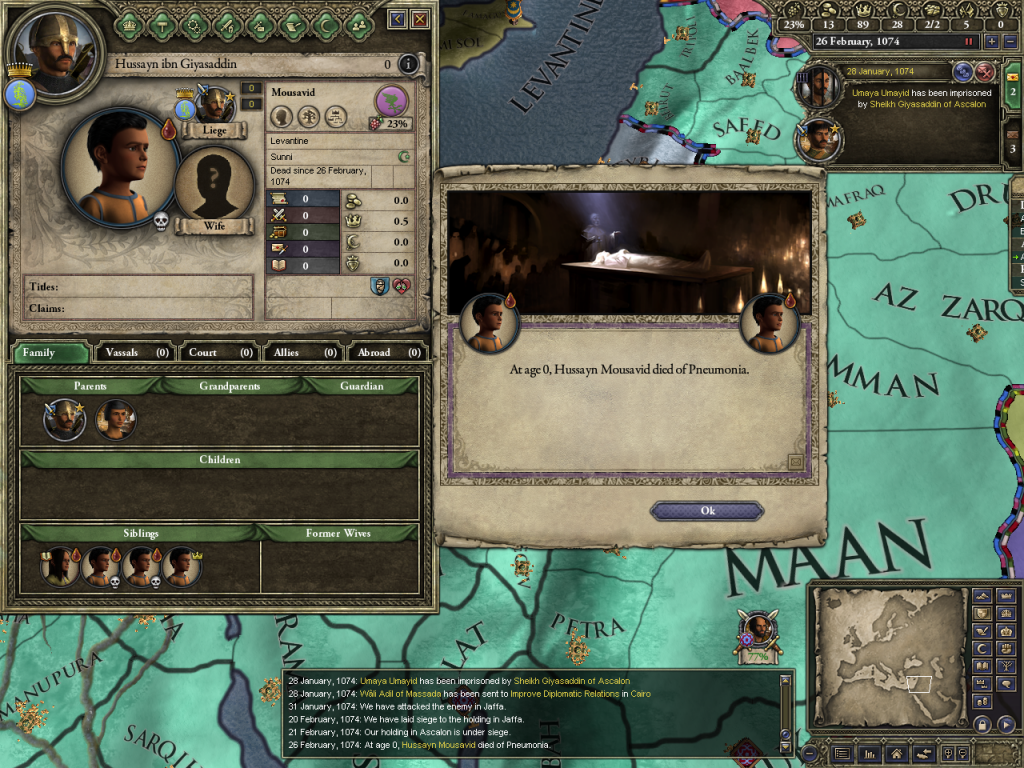1024x768 pixels.
Task: Close the character panel with X
Action: 420,19
